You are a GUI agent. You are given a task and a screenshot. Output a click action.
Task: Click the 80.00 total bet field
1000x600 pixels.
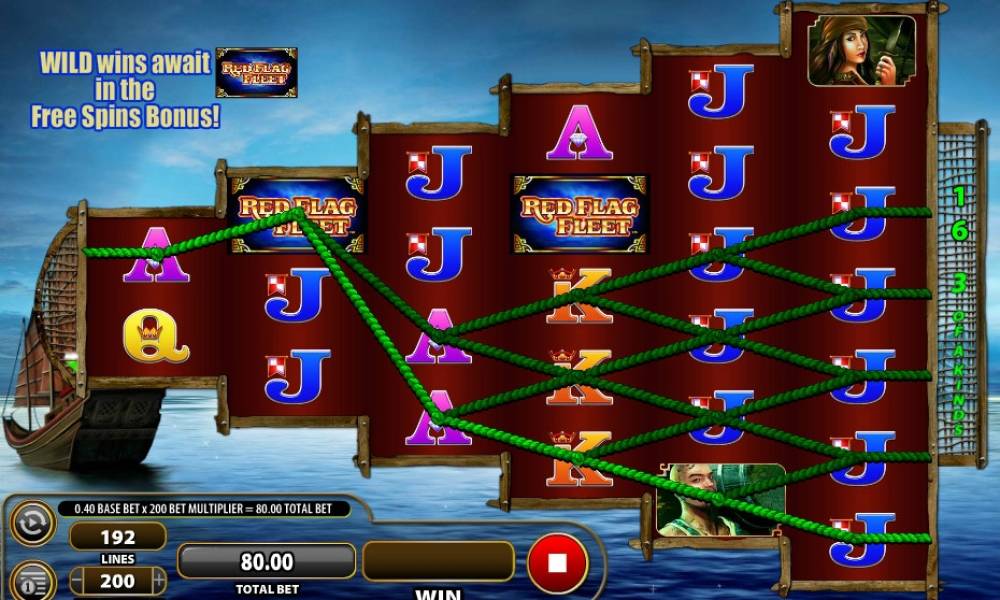click(266, 561)
